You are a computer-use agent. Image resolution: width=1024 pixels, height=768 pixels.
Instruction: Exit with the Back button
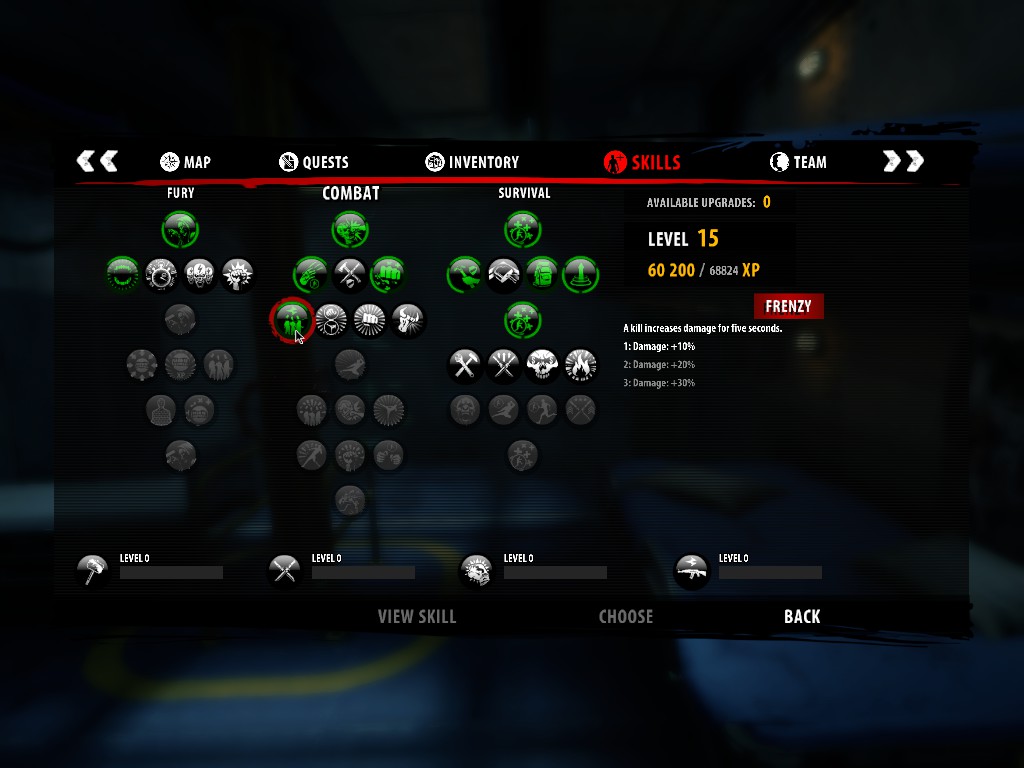[x=802, y=617]
